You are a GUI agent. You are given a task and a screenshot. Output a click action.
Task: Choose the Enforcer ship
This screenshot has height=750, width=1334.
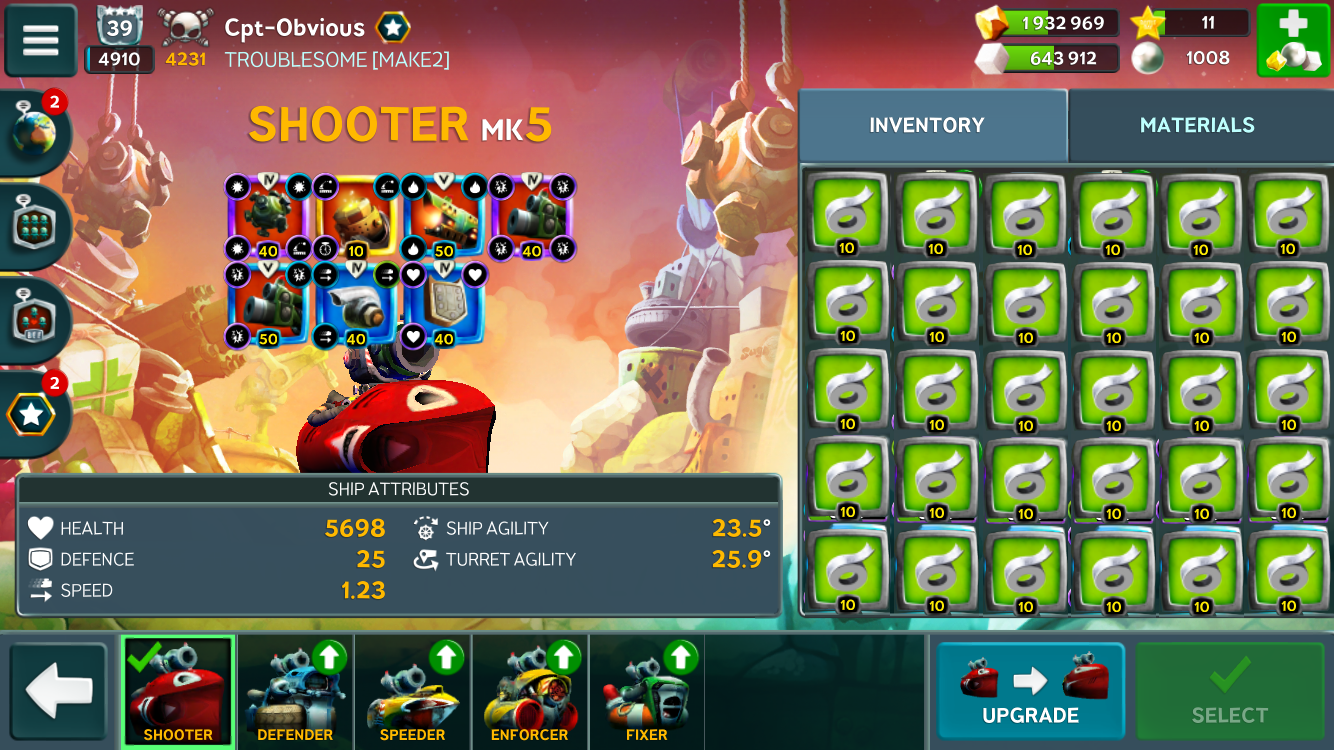[x=529, y=691]
